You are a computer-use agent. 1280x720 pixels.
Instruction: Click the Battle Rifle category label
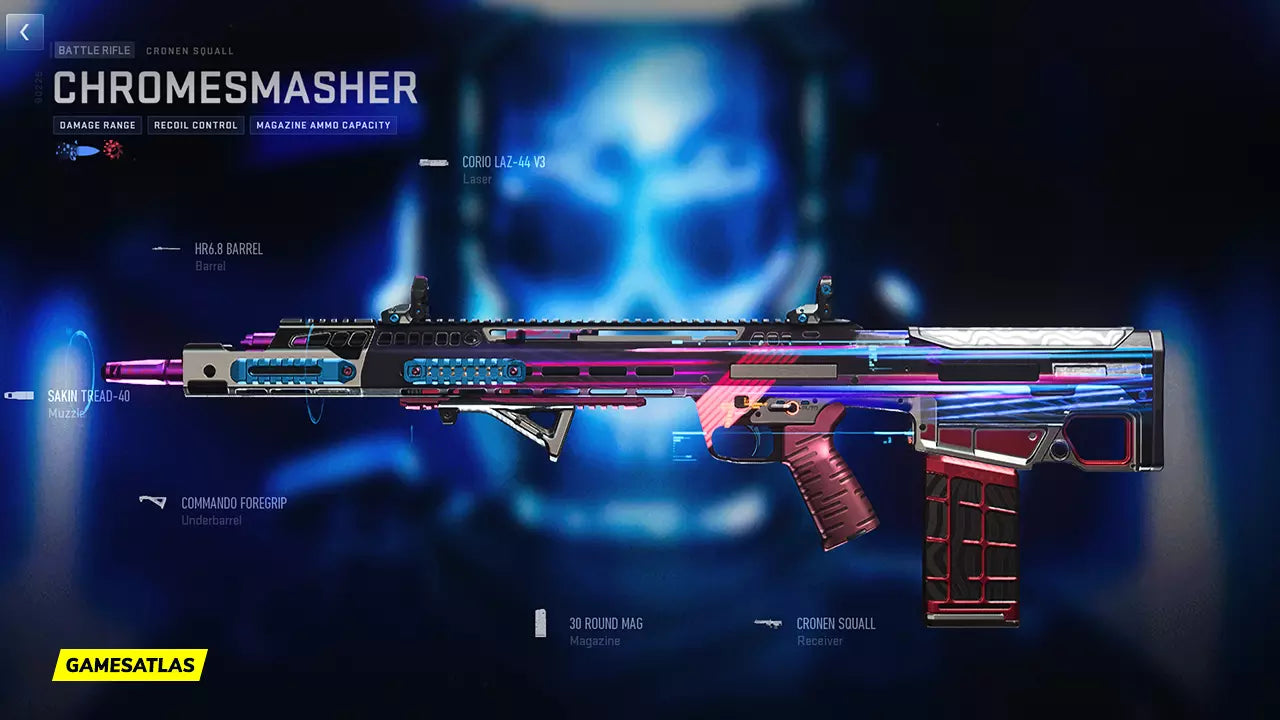pyautogui.click(x=94, y=50)
